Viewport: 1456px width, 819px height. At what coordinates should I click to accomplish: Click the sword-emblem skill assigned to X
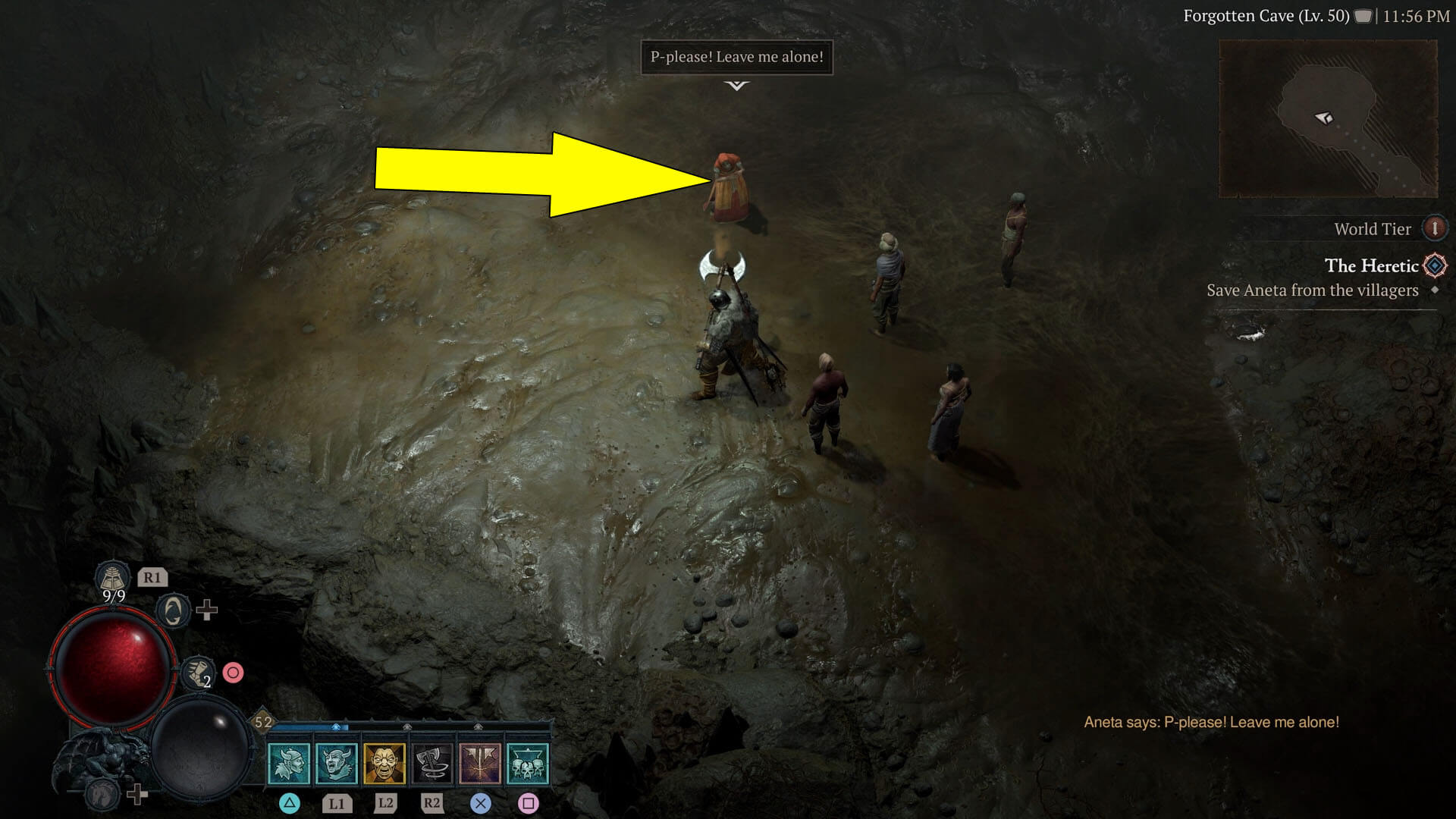pos(481,764)
